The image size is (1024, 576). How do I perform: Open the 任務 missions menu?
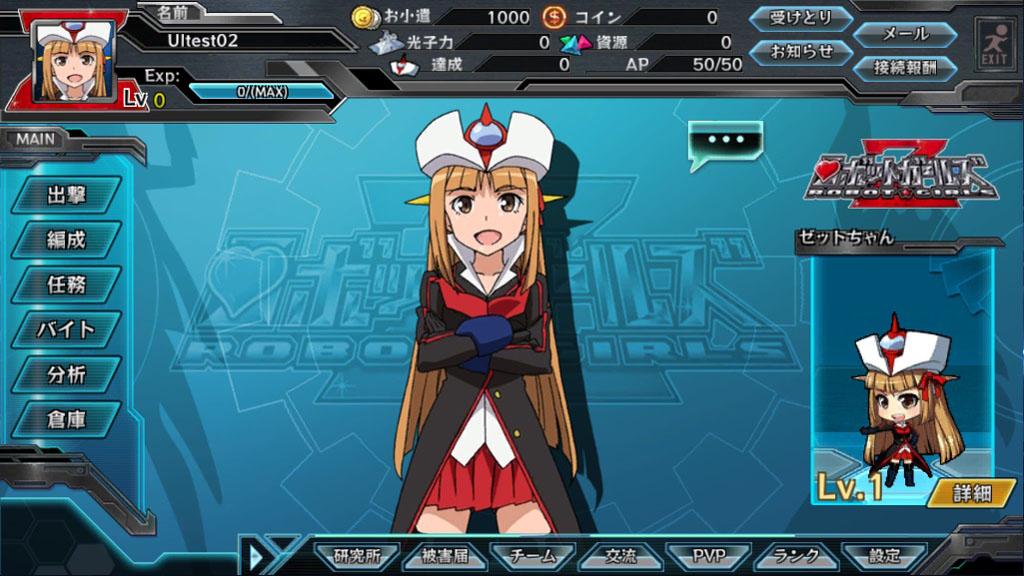(66, 285)
